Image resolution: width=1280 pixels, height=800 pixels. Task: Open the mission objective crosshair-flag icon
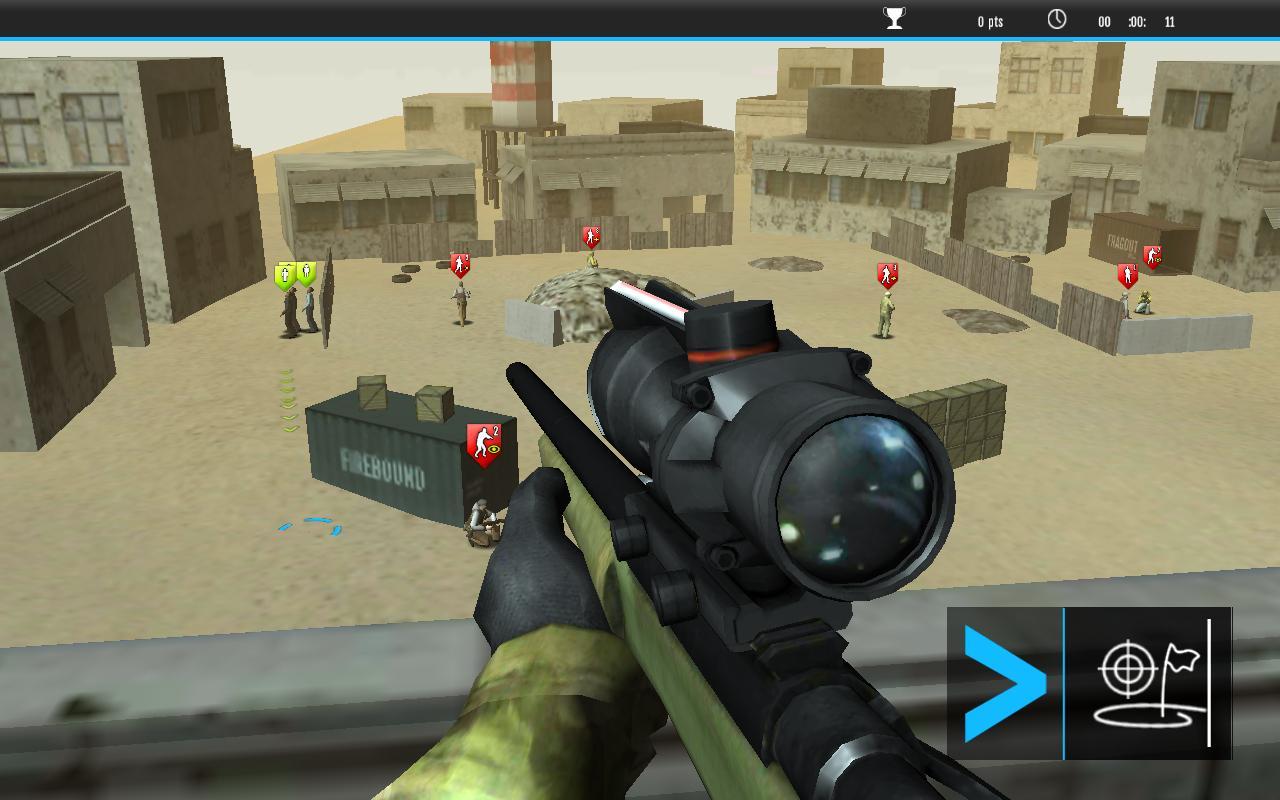(x=1147, y=680)
